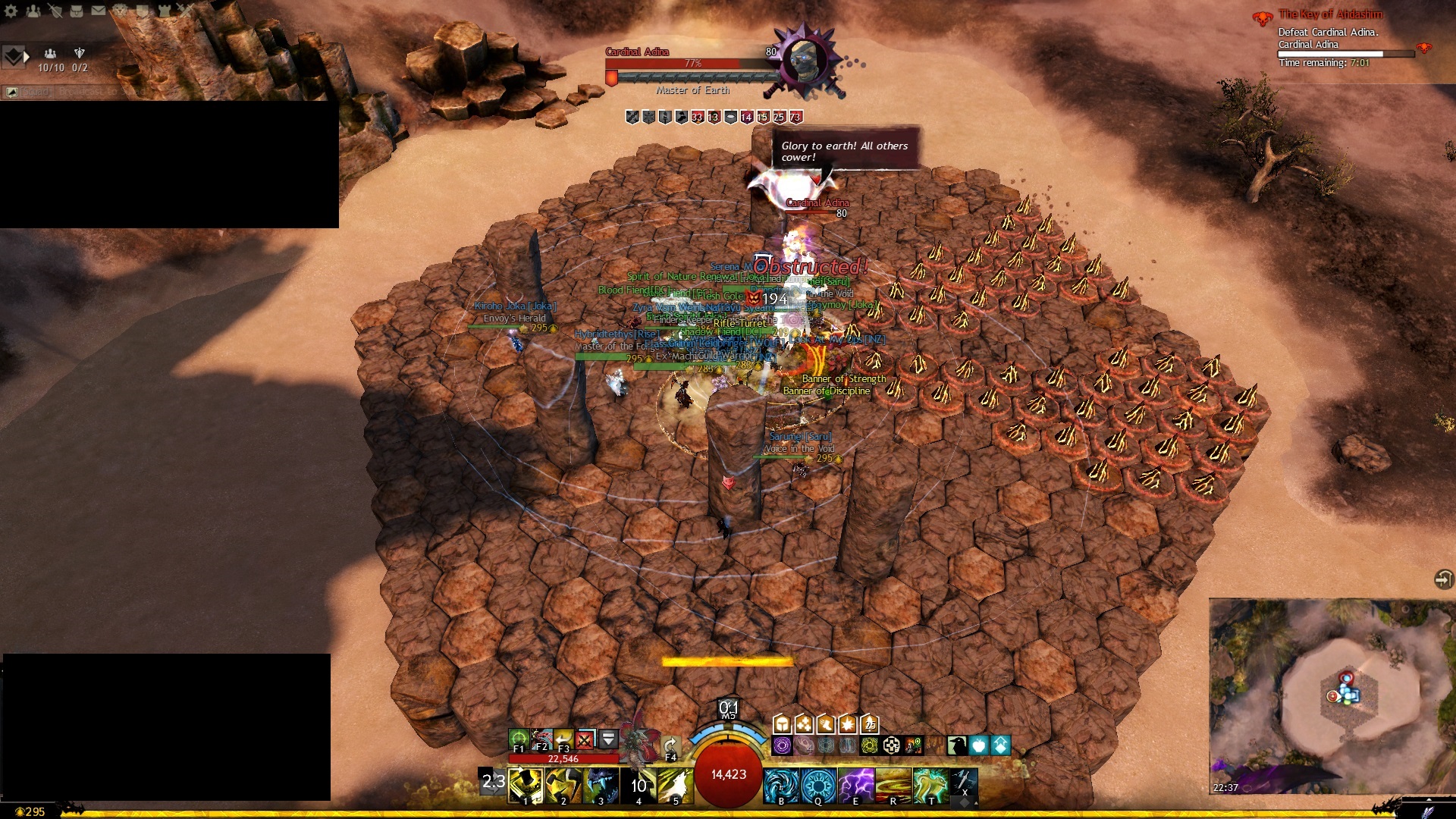Open the mail envelope icon
The height and width of the screenshot is (819, 1456).
pyautogui.click(x=99, y=11)
